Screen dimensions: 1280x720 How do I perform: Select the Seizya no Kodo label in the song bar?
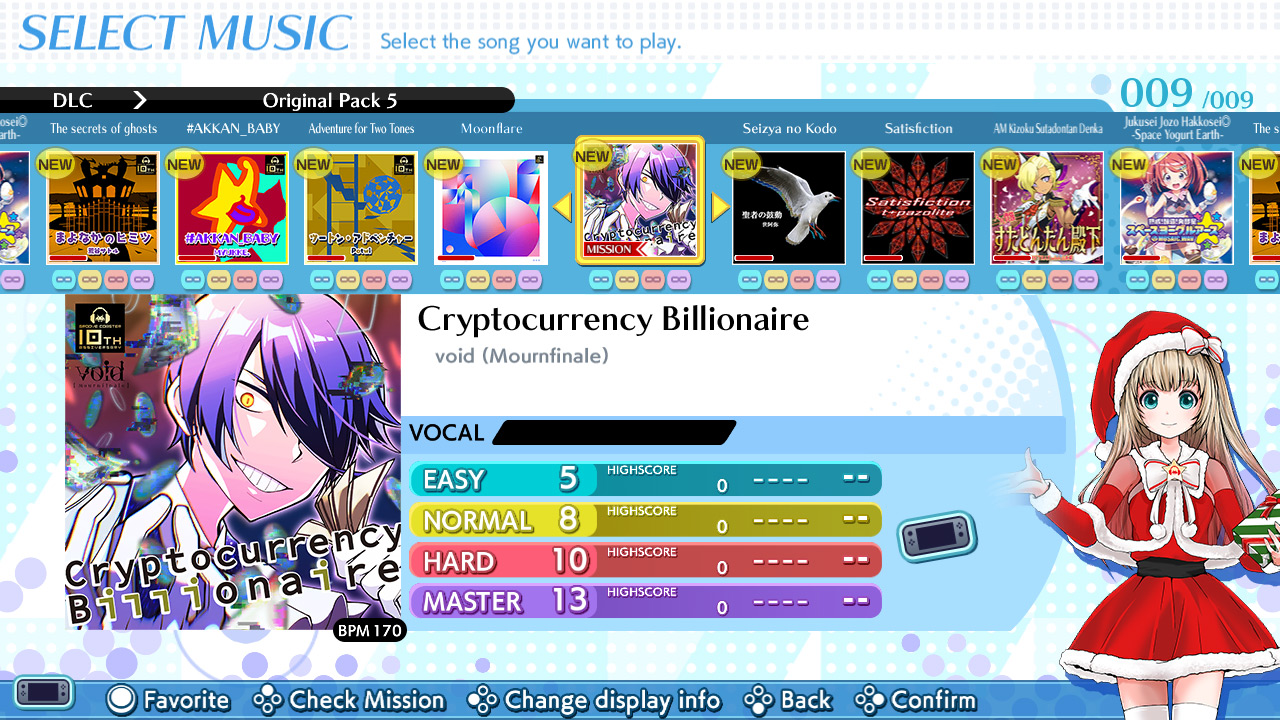[789, 128]
